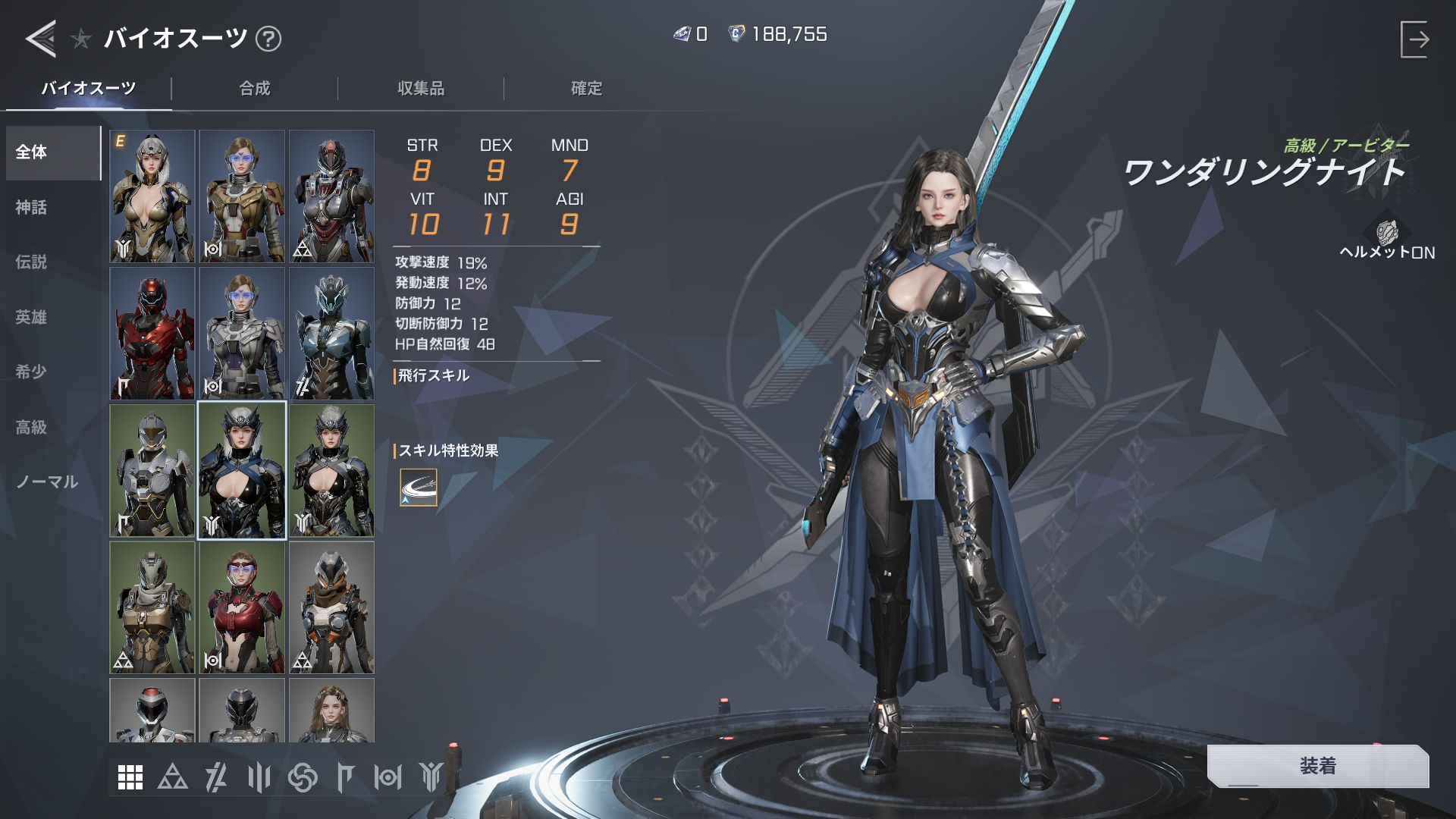Image resolution: width=1456 pixels, height=819 pixels.
Task: Select the all-classes grid filter icon
Action: point(130,777)
